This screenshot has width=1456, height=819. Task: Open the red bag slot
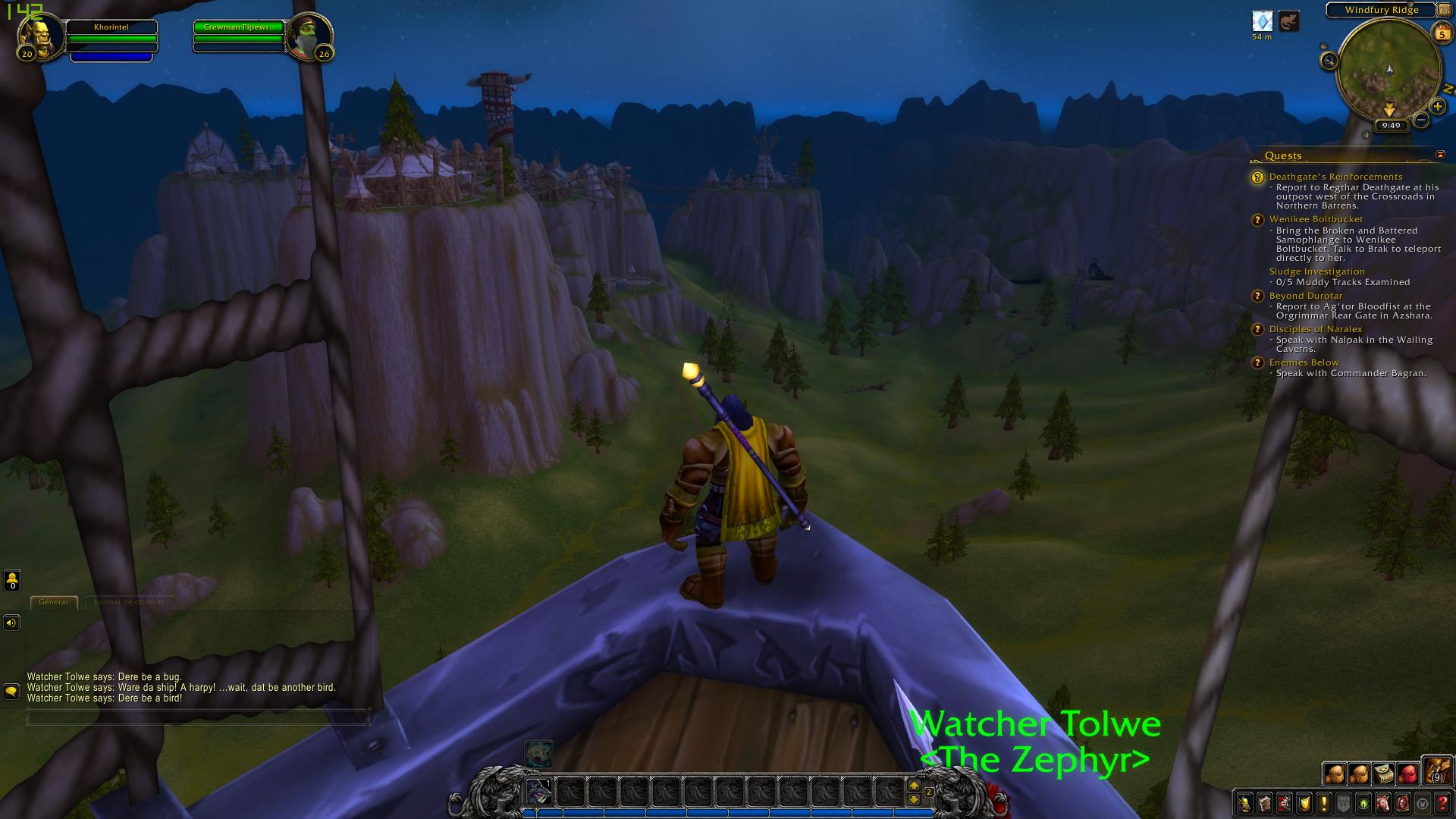click(x=1407, y=773)
